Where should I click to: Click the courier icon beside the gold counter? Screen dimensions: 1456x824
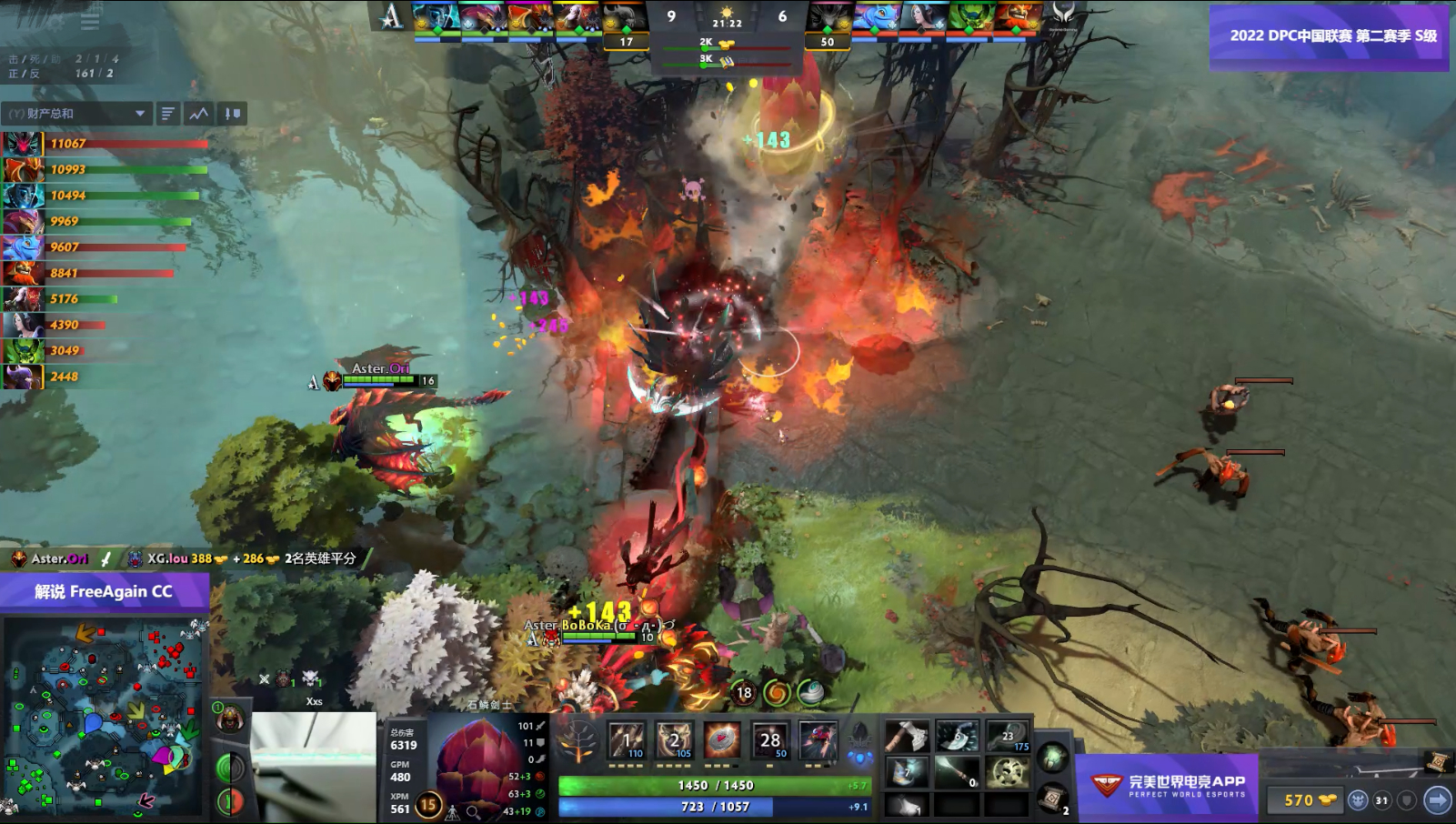click(x=1359, y=799)
